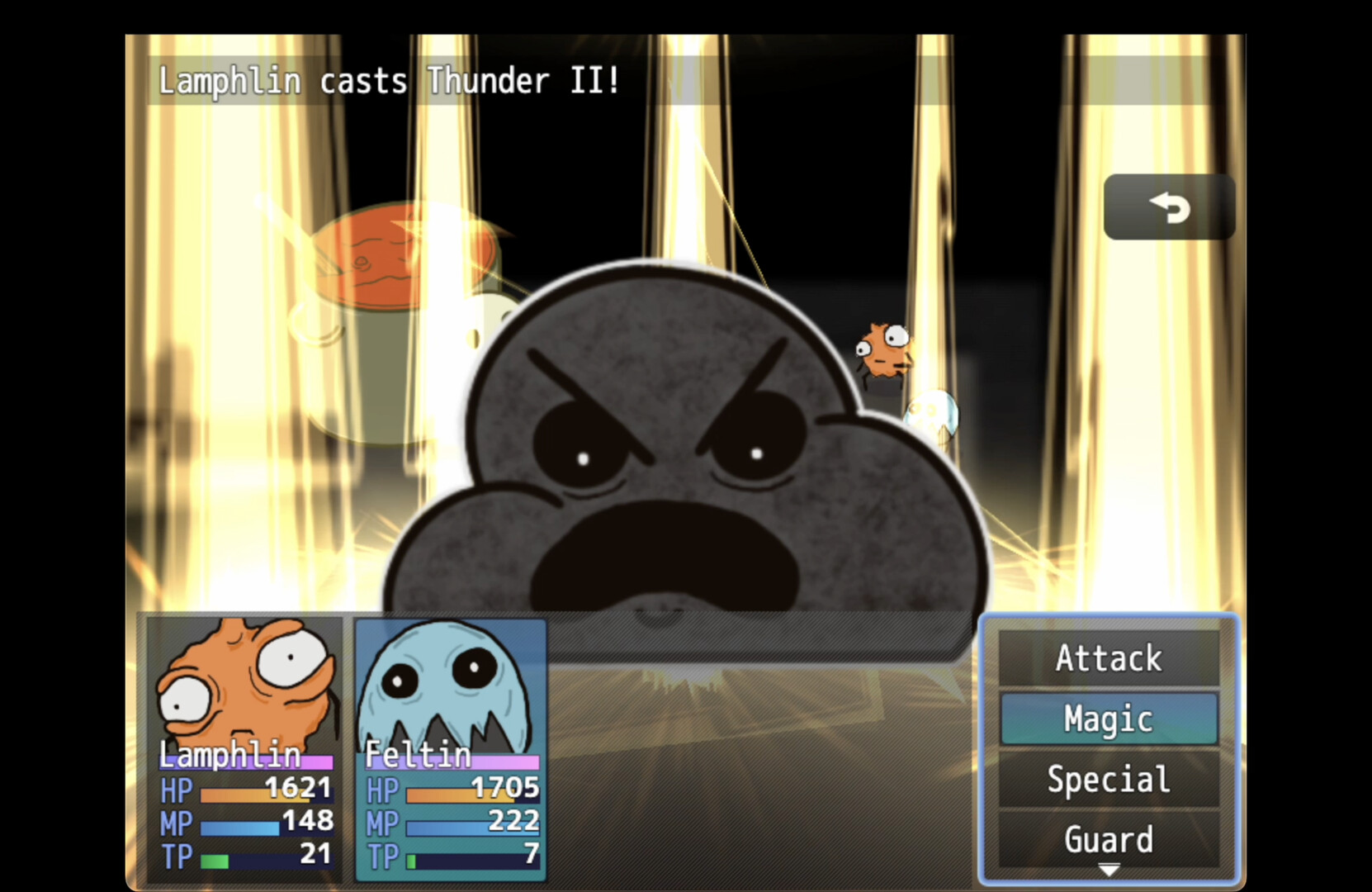Image resolution: width=1372 pixels, height=892 pixels.
Task: Open the Magic spell list
Action: 1108,719
